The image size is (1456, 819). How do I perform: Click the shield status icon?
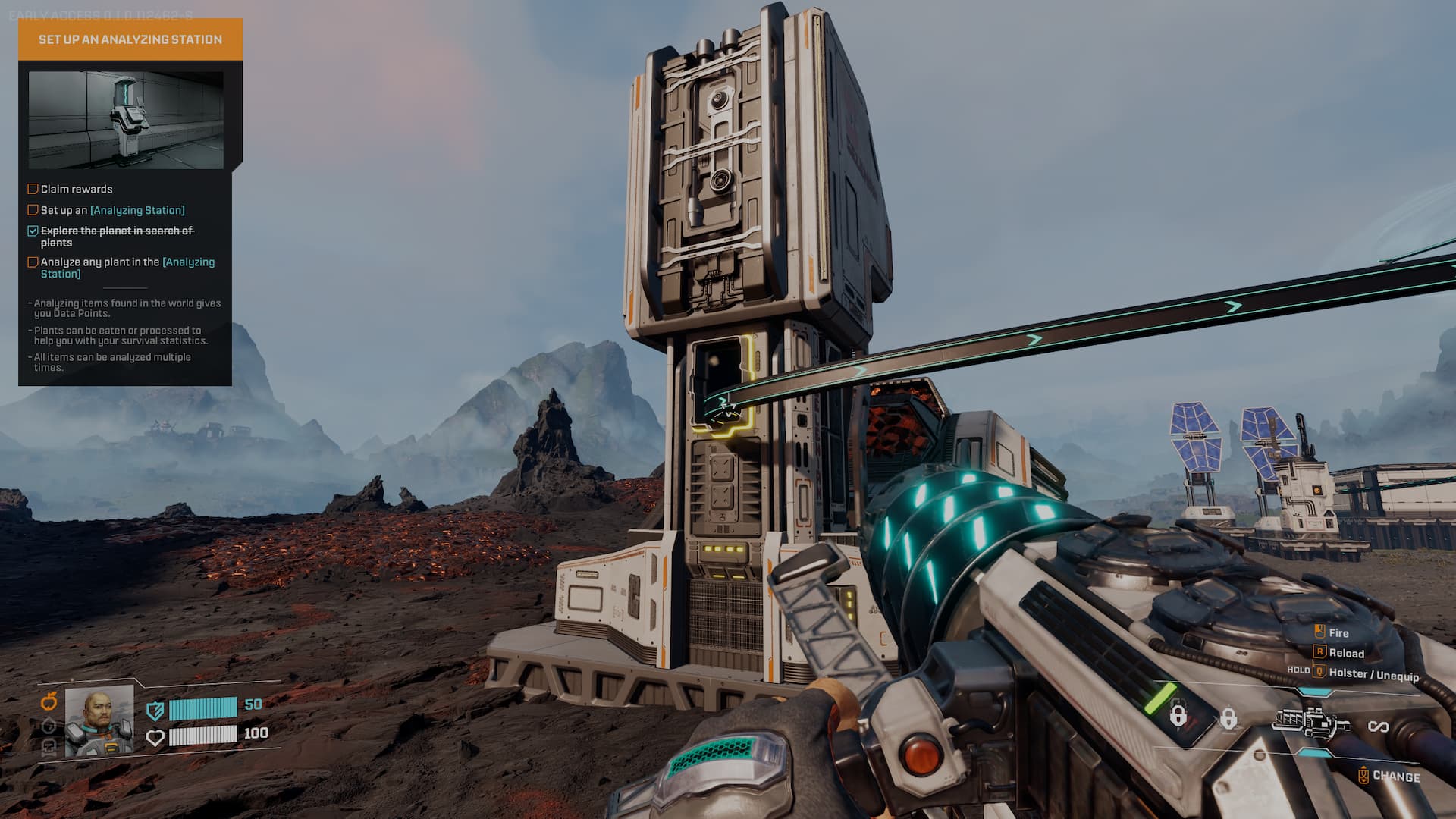(x=155, y=711)
